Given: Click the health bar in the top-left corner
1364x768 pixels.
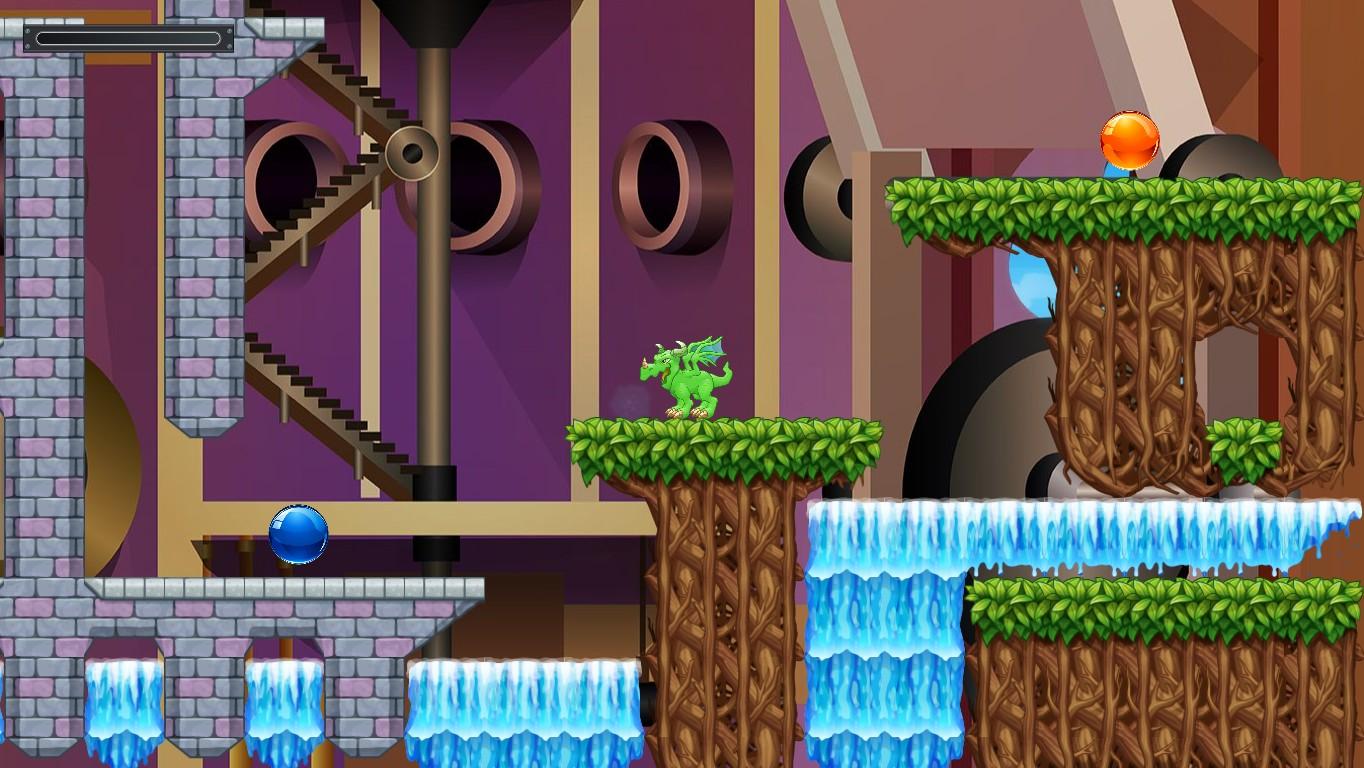Looking at the screenshot, I should click(128, 39).
